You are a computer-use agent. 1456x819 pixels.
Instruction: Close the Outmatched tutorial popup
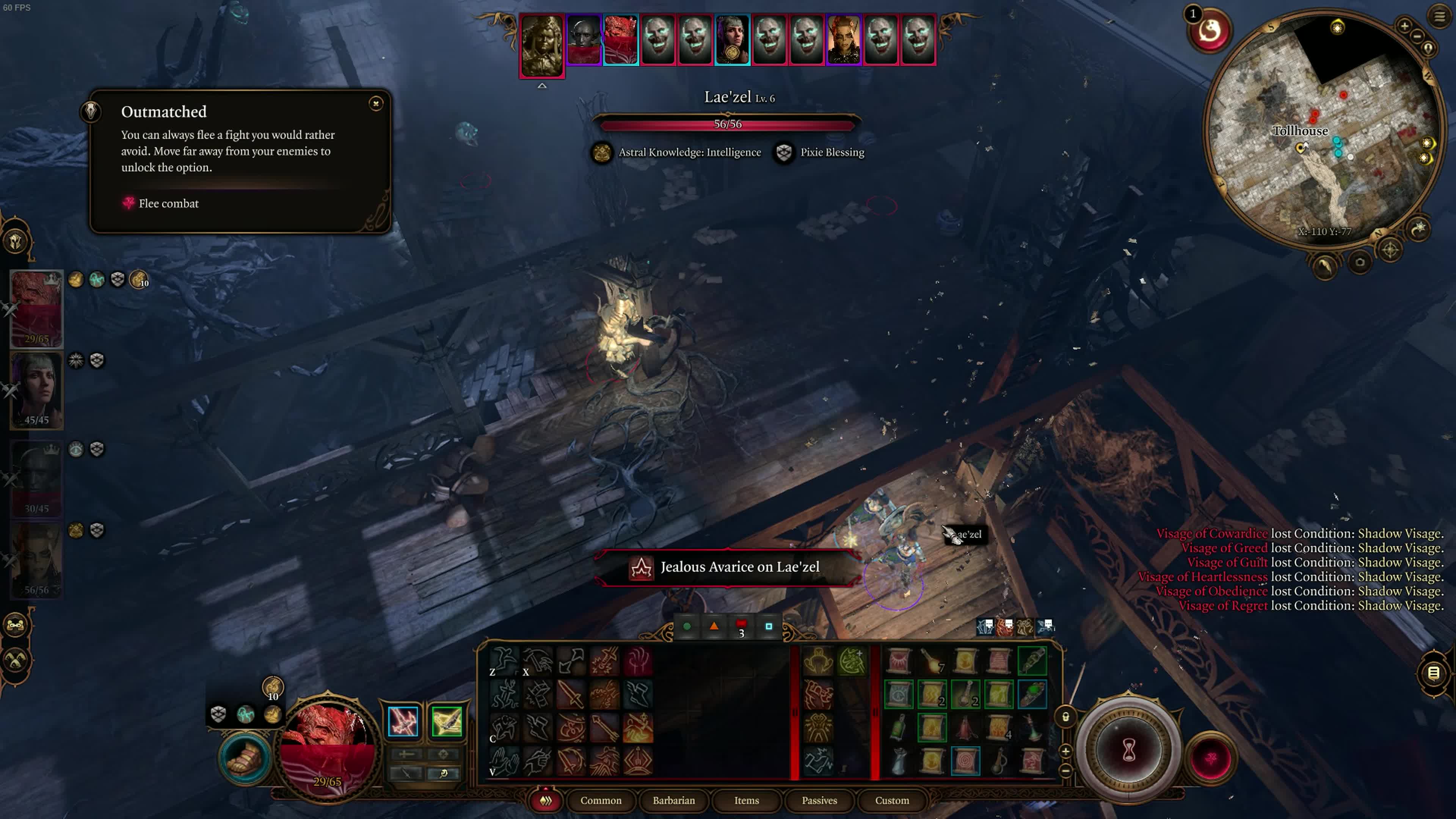point(376,104)
